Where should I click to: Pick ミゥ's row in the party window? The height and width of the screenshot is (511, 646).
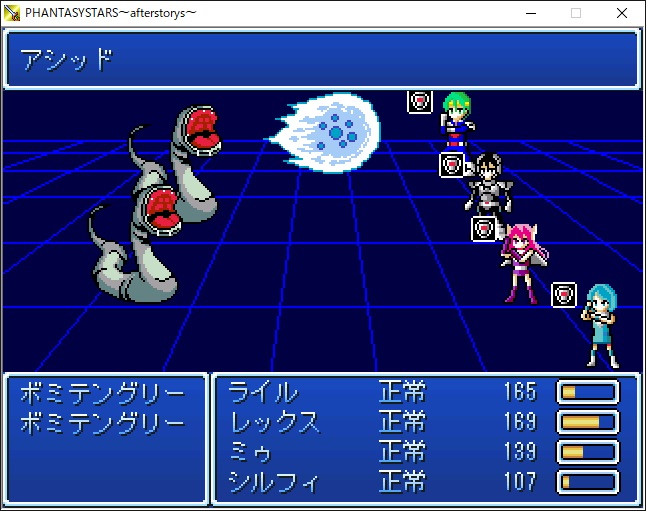[x=251, y=452]
